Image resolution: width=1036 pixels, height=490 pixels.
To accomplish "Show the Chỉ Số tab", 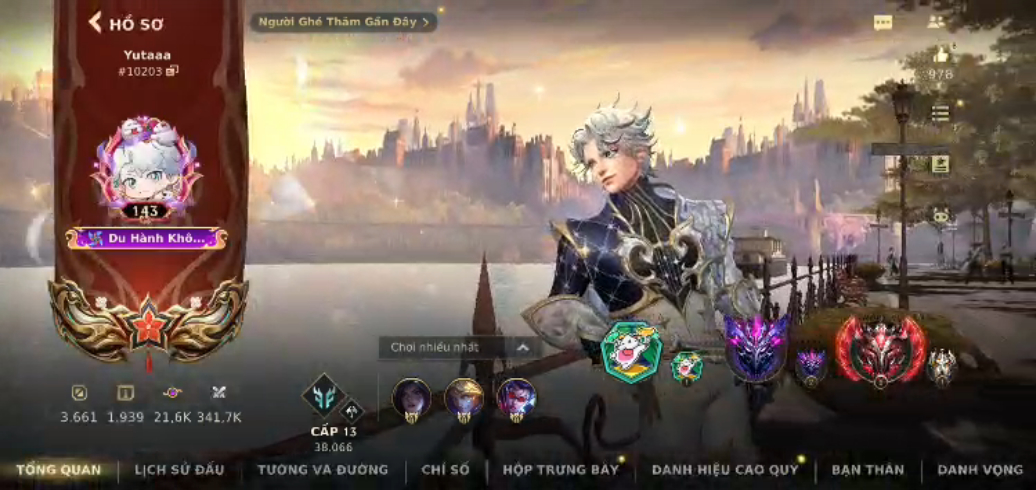I will click(x=445, y=470).
